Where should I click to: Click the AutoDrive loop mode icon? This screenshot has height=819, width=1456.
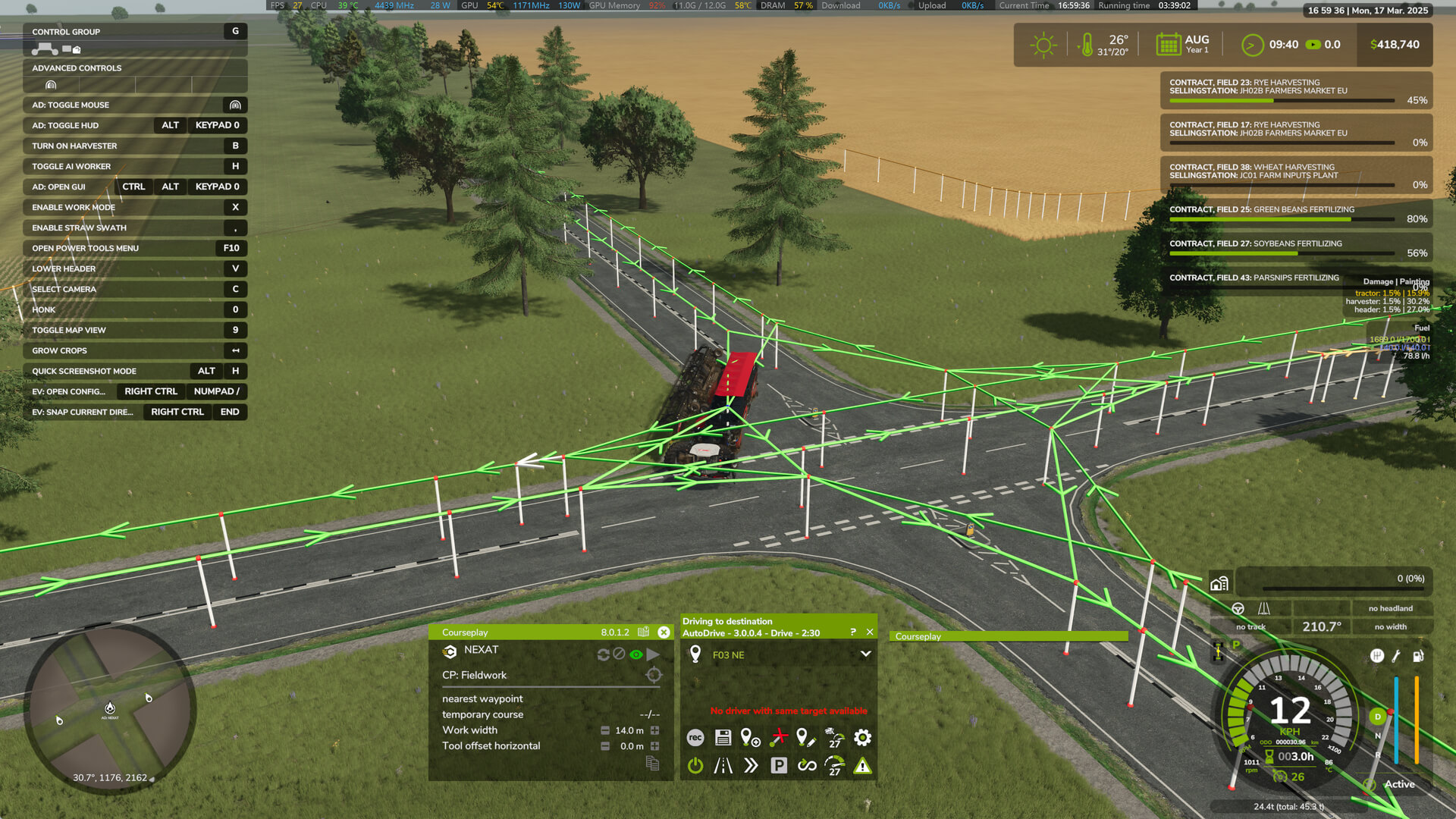[x=807, y=766]
